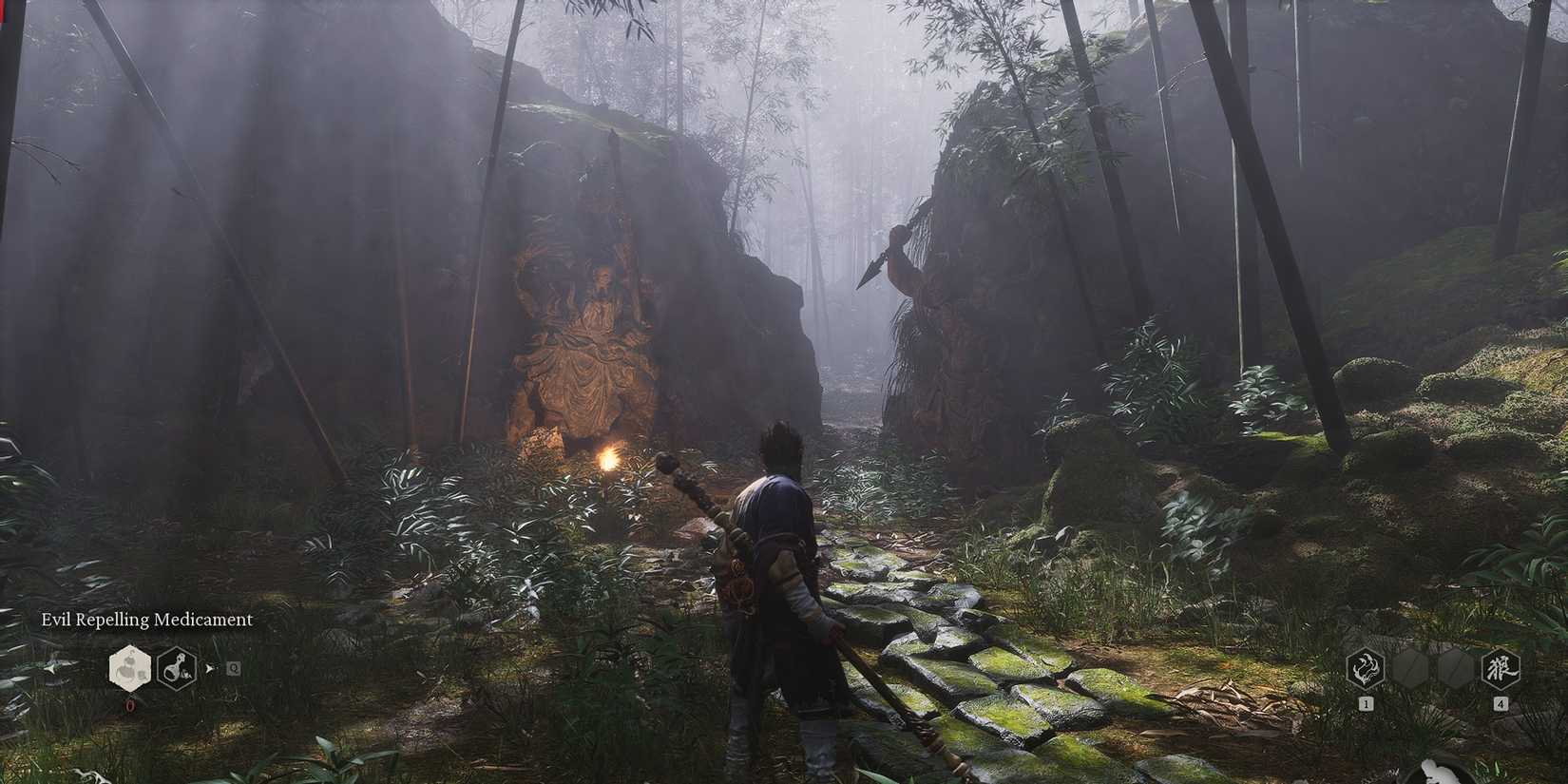The height and width of the screenshot is (784, 1568).
Task: Select the '4' keybind badge under the wolf icon
Action: (x=1501, y=702)
